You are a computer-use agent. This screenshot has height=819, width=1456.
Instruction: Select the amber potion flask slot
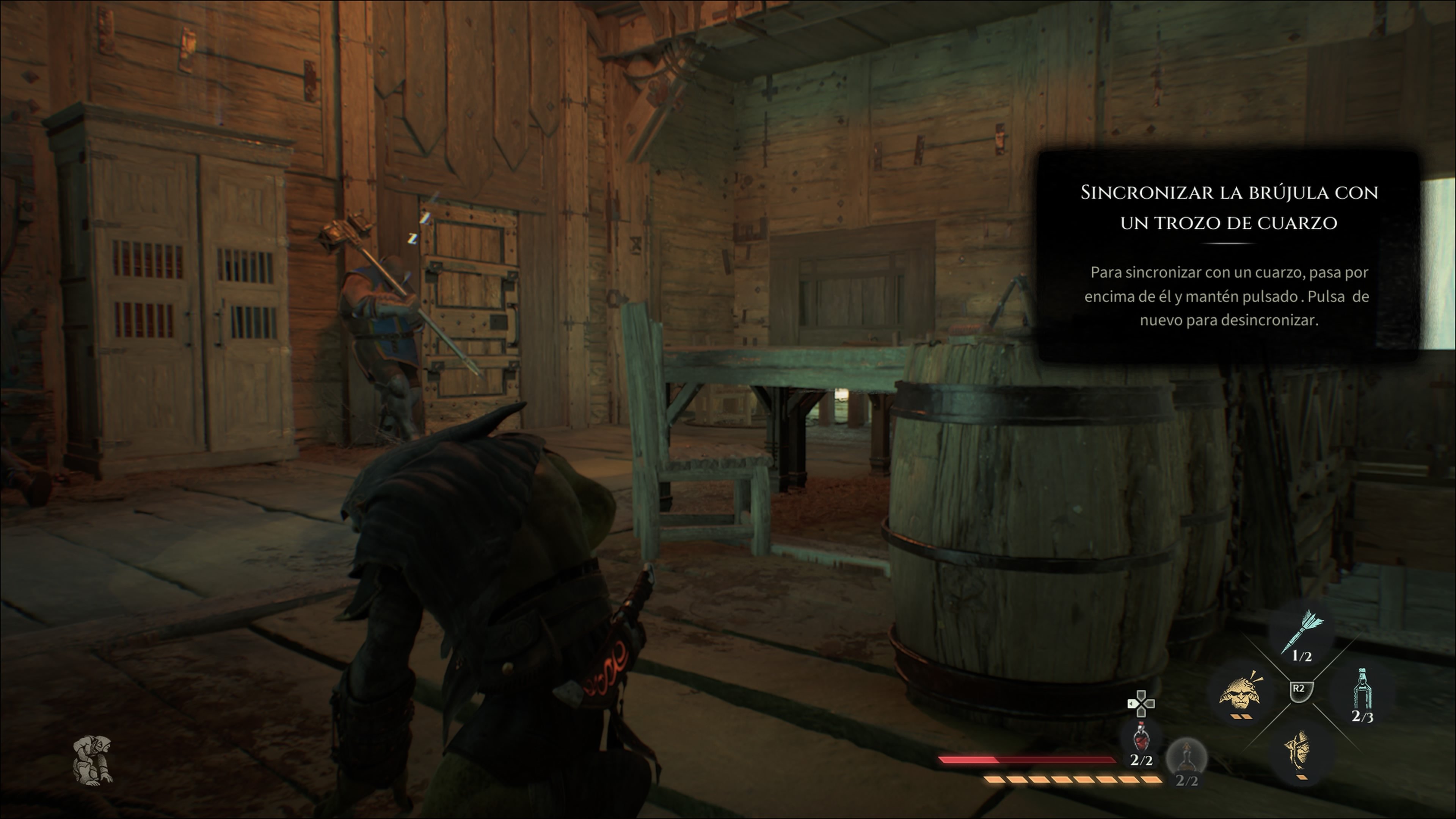[x=1186, y=758]
